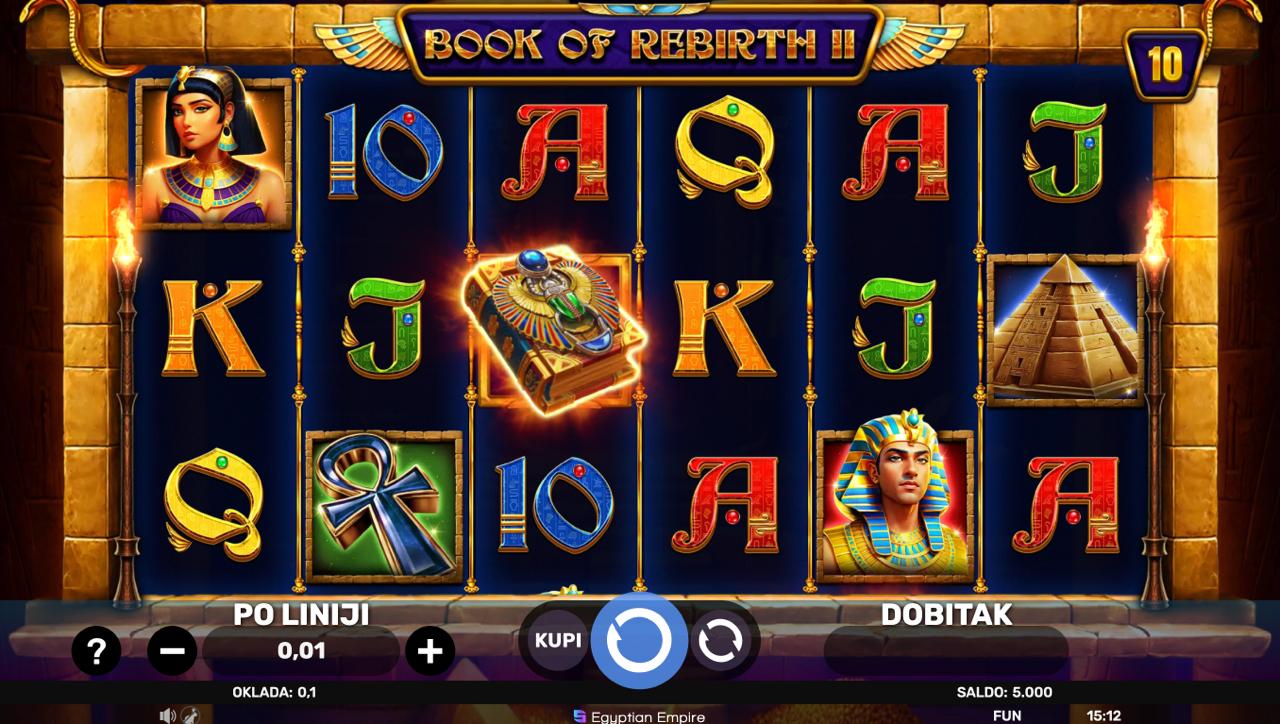This screenshot has width=1280, height=724.
Task: Increase the bet per line with plus
Action: tap(430, 652)
